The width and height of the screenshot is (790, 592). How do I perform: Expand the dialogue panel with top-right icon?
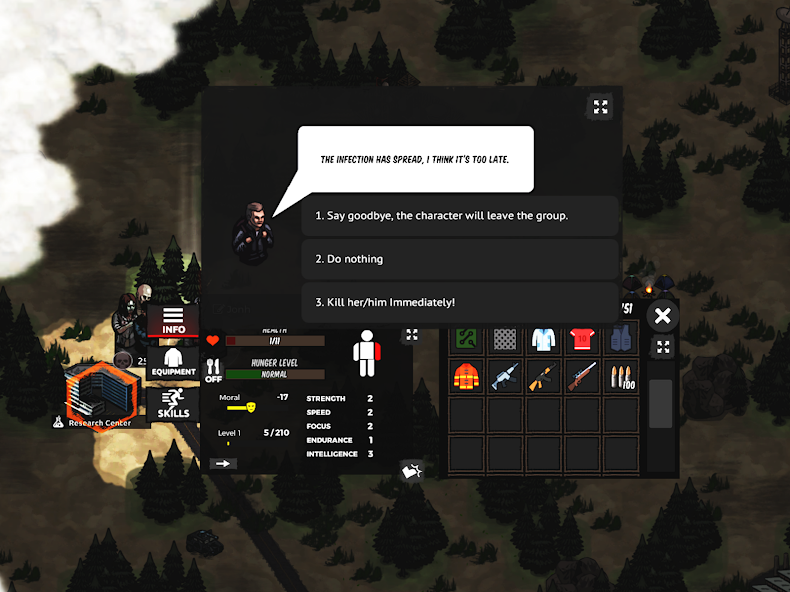coord(600,107)
